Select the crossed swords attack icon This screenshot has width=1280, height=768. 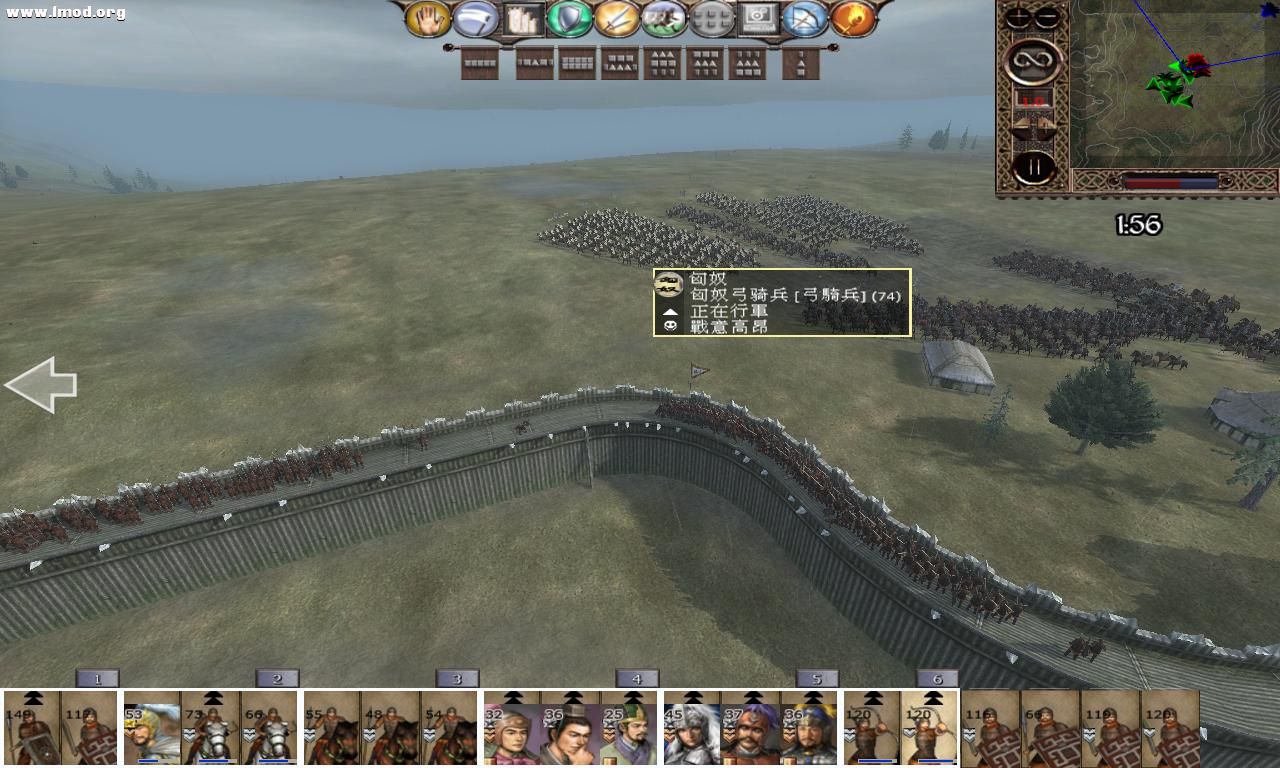(616, 17)
